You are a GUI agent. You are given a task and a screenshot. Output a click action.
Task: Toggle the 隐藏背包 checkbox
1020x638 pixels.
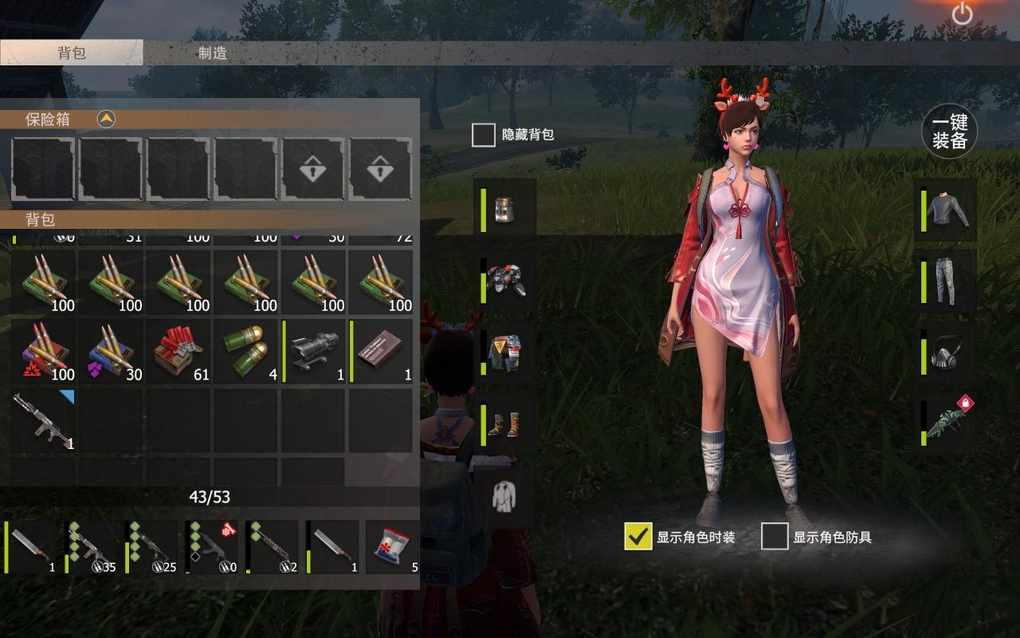click(x=484, y=135)
